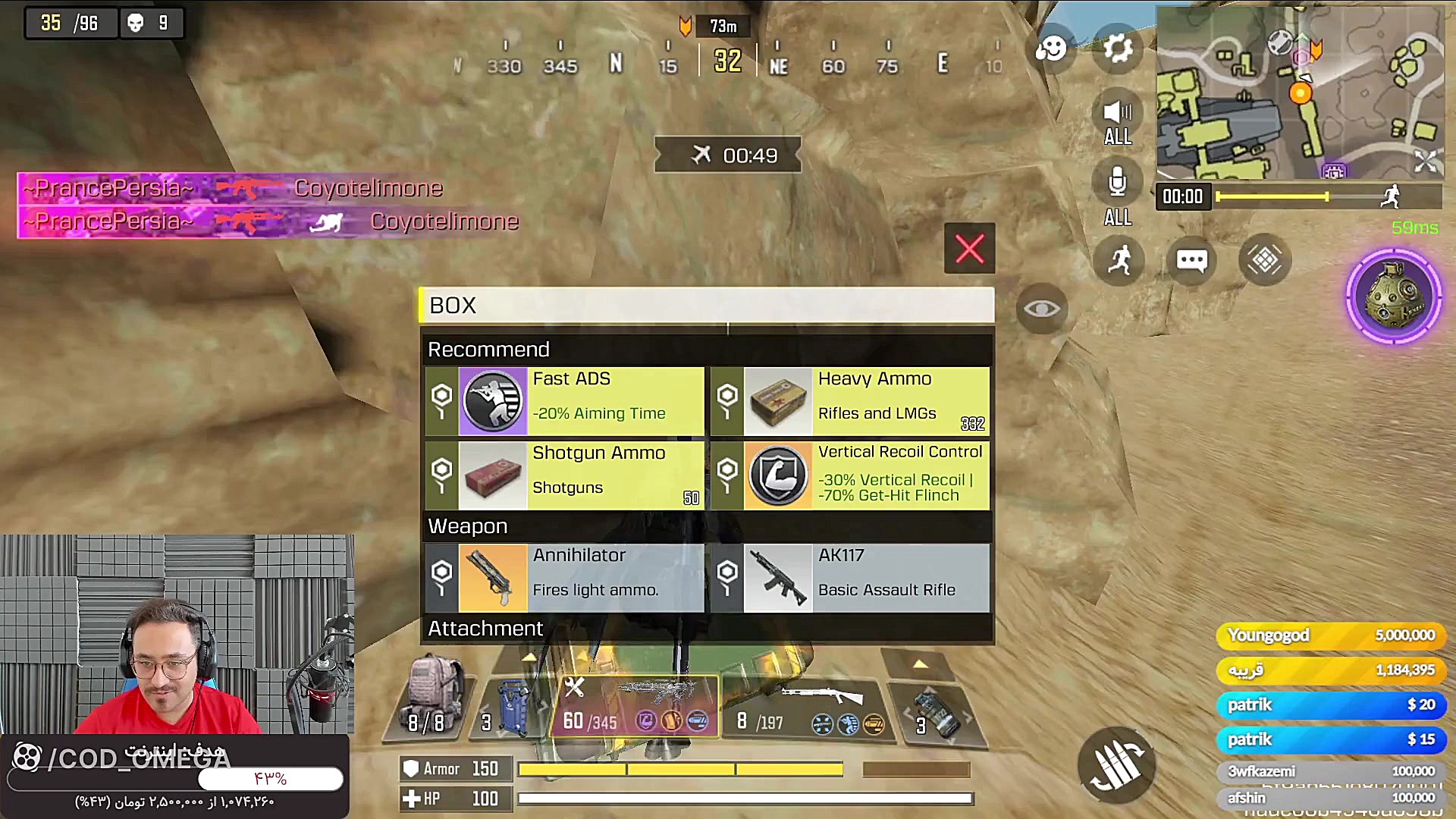
Task: Pick up the Annihilator weapon
Action: [x=564, y=577]
